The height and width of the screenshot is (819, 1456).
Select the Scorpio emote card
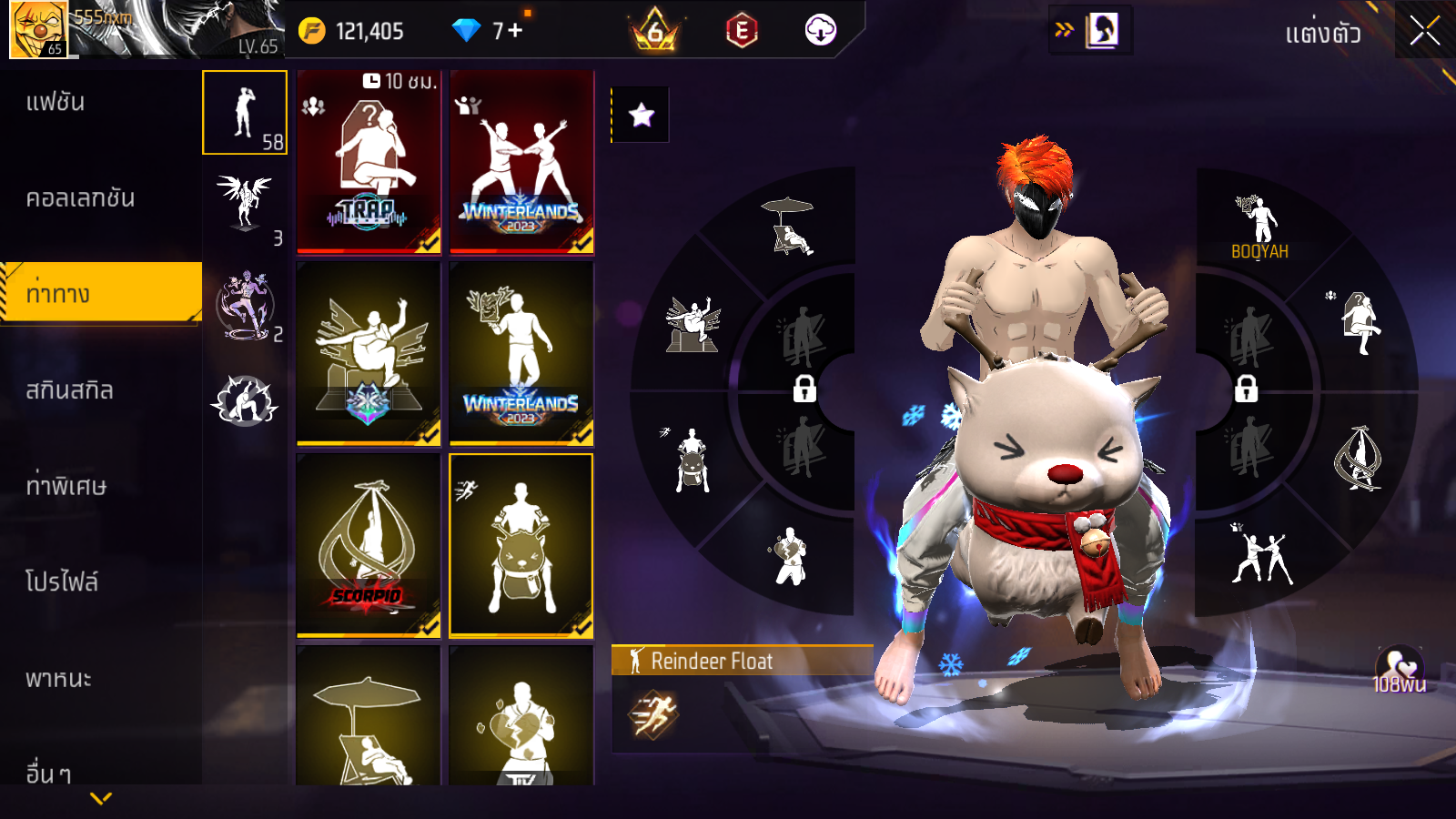(x=369, y=545)
